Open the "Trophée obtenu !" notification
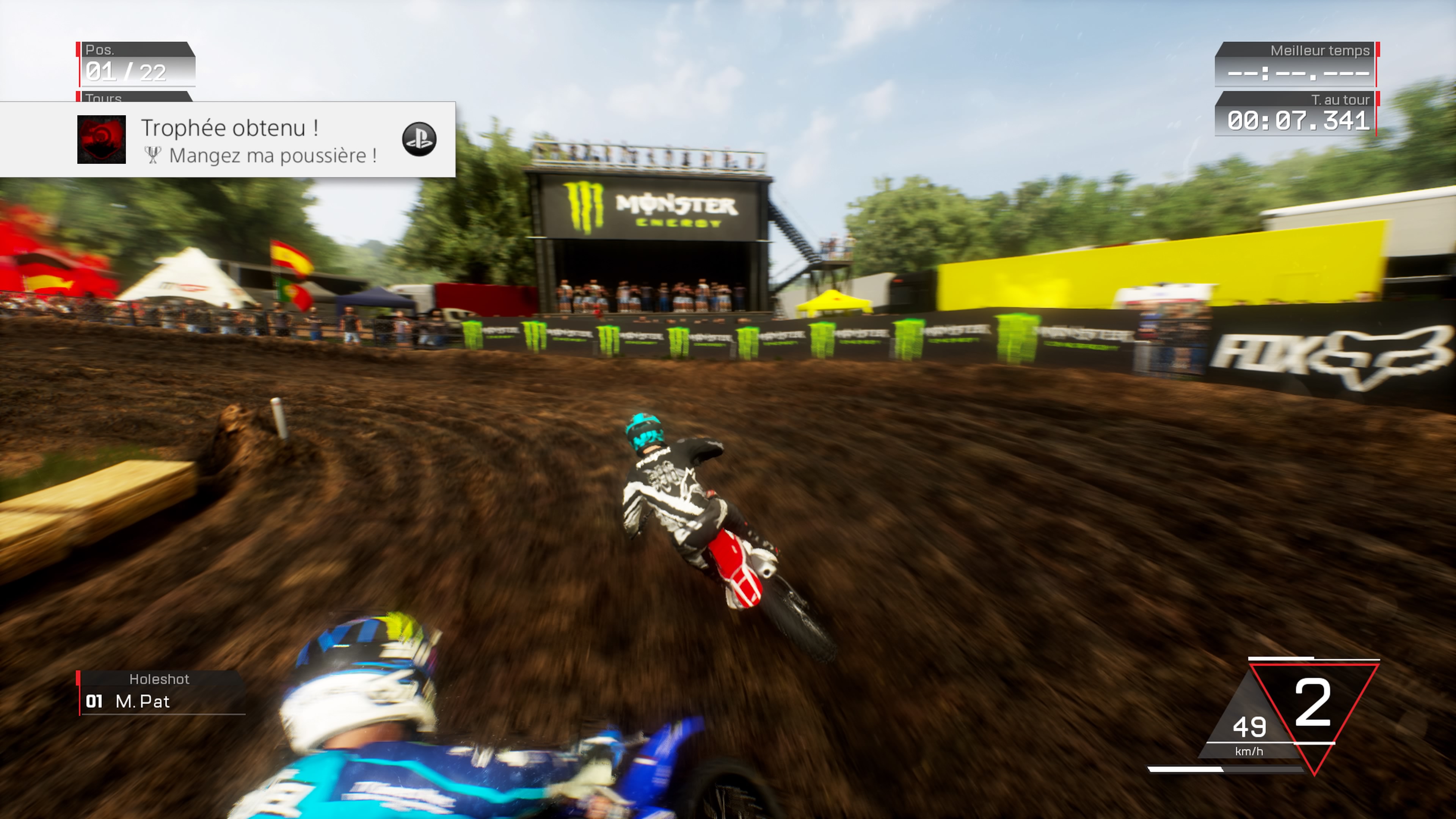1456x819 pixels. click(229, 128)
